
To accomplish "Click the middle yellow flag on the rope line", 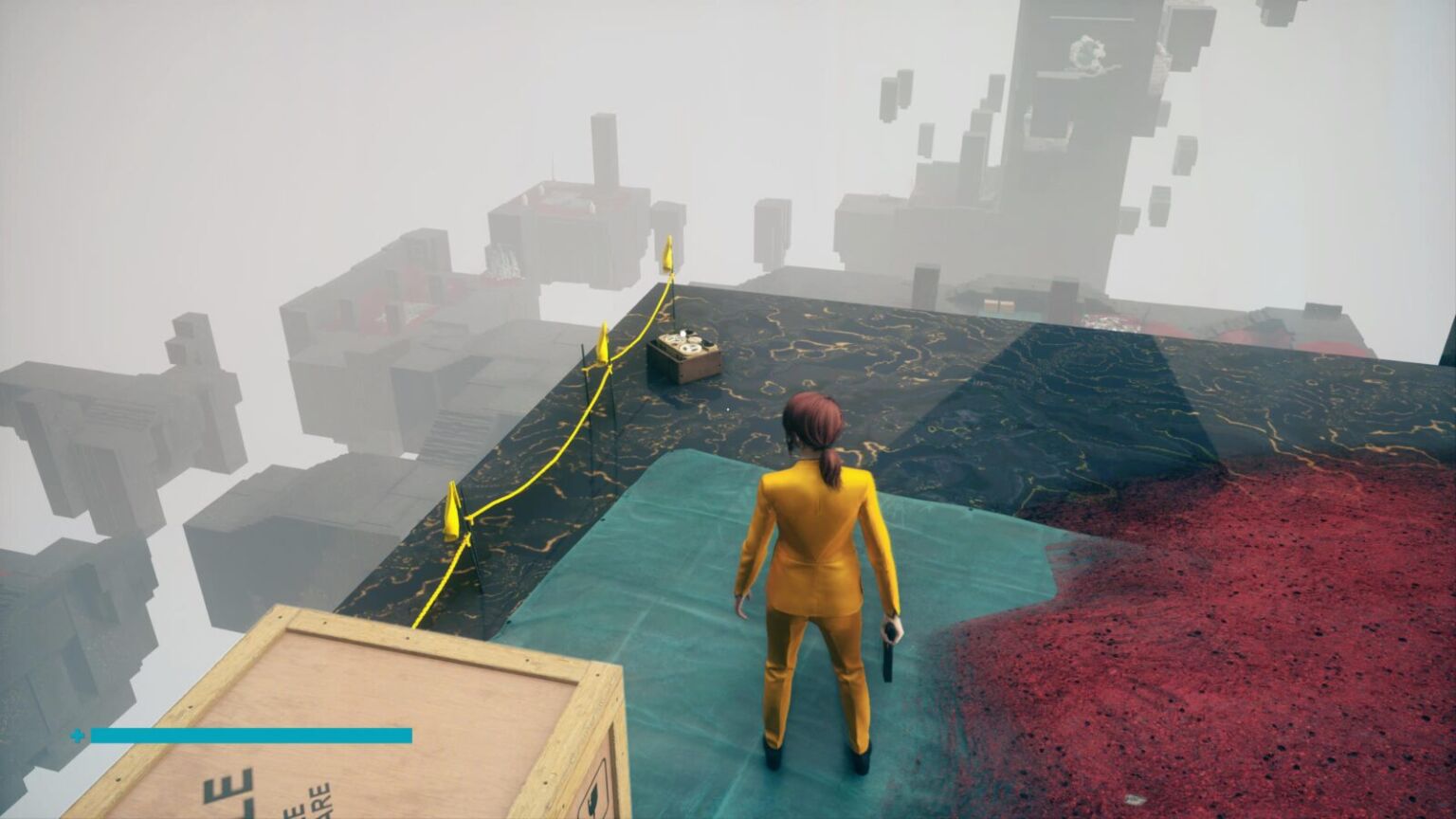I will tap(604, 343).
